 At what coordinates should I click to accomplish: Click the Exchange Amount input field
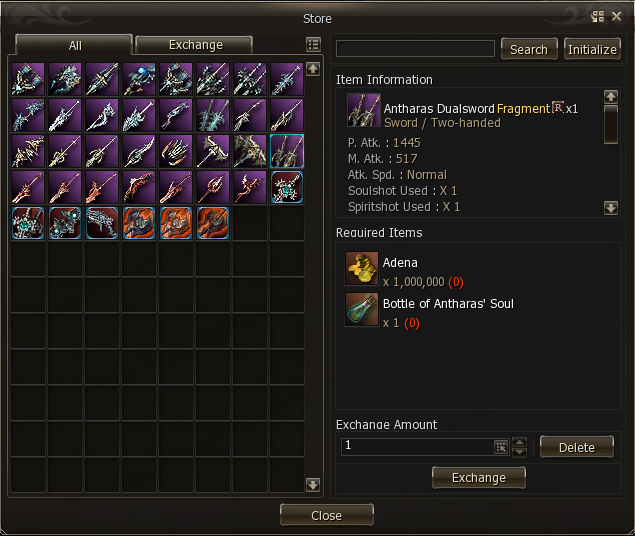415,446
